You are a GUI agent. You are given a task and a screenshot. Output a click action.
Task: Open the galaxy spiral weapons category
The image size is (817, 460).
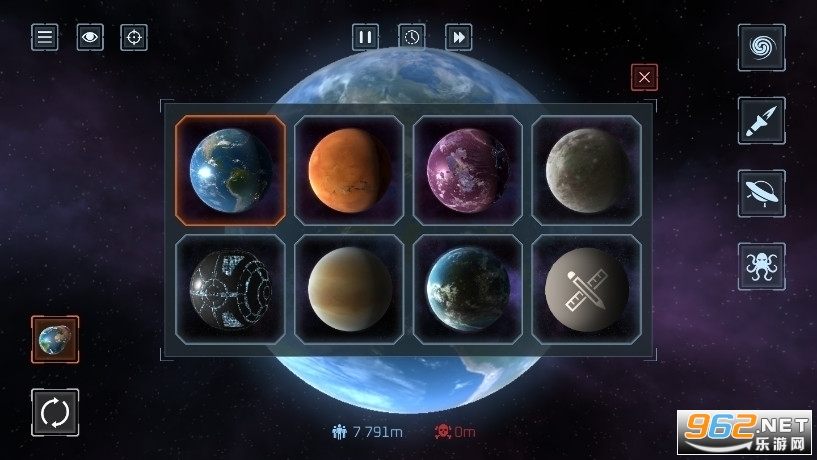pos(761,48)
